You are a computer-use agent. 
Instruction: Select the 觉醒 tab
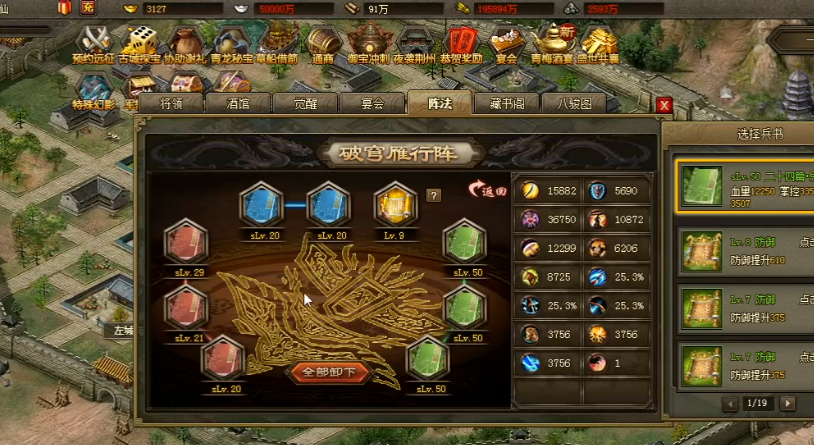click(x=304, y=103)
